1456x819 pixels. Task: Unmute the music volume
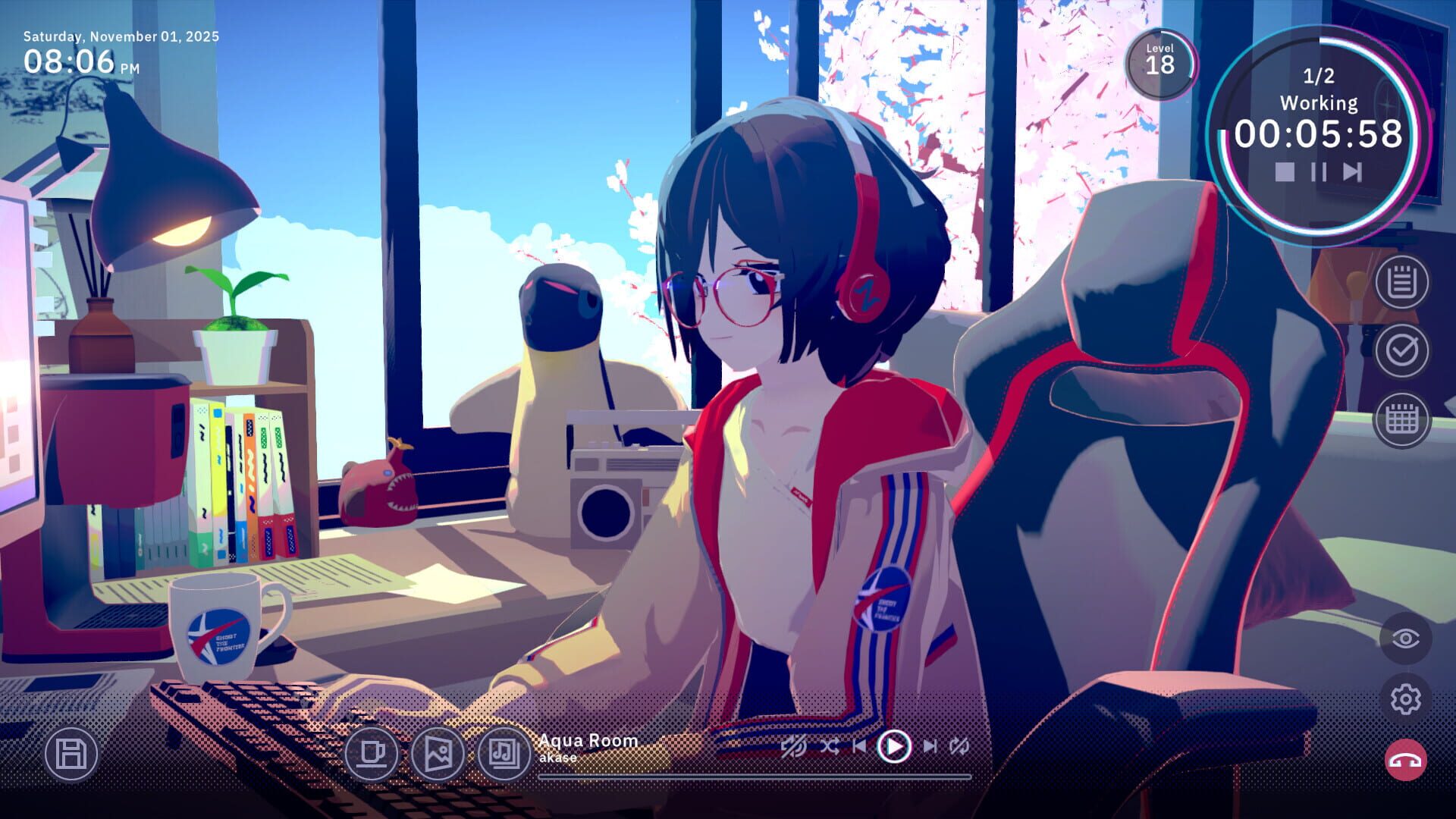point(793,747)
